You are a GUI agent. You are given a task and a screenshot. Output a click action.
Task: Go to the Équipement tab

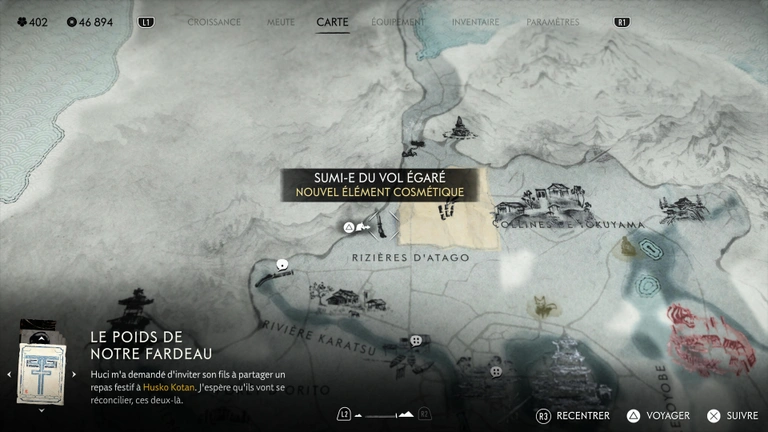[397, 22]
